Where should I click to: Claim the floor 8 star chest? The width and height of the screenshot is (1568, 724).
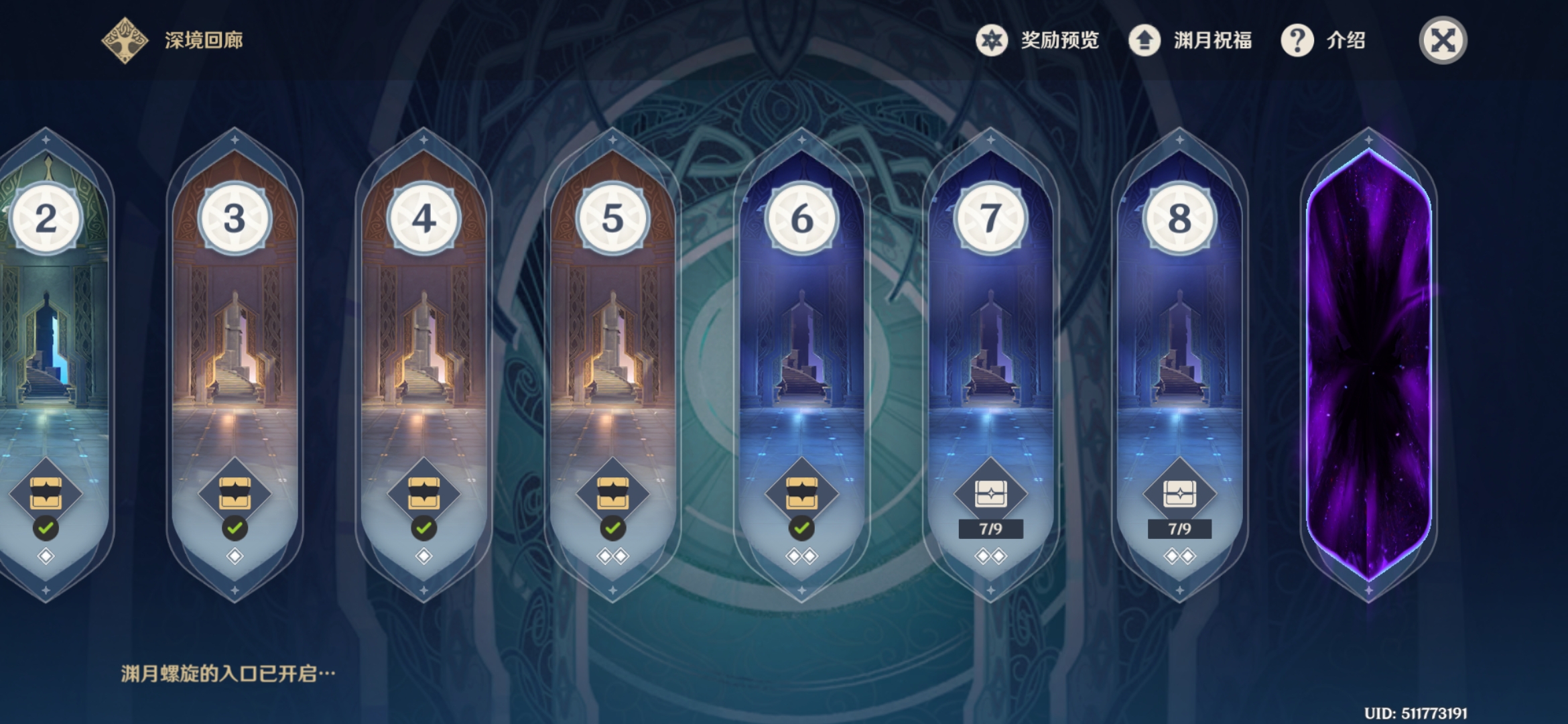[1179, 495]
